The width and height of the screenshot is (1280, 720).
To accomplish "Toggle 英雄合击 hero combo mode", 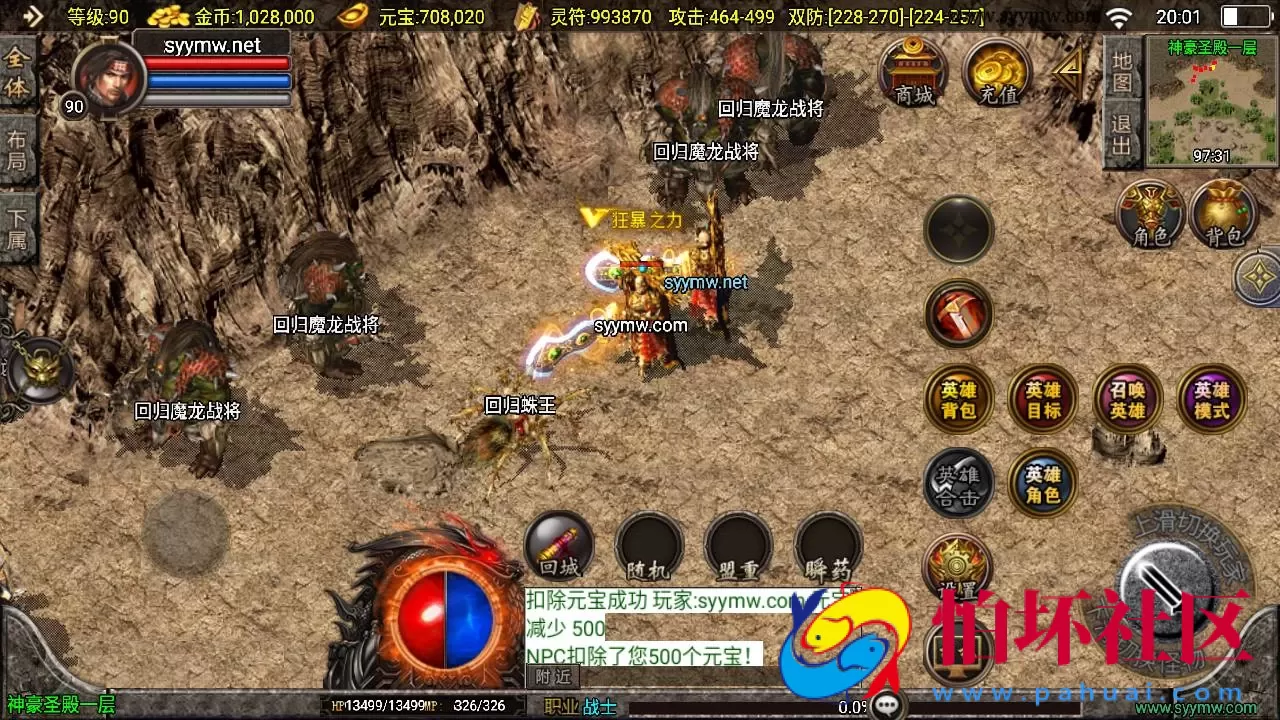I will pos(958,483).
